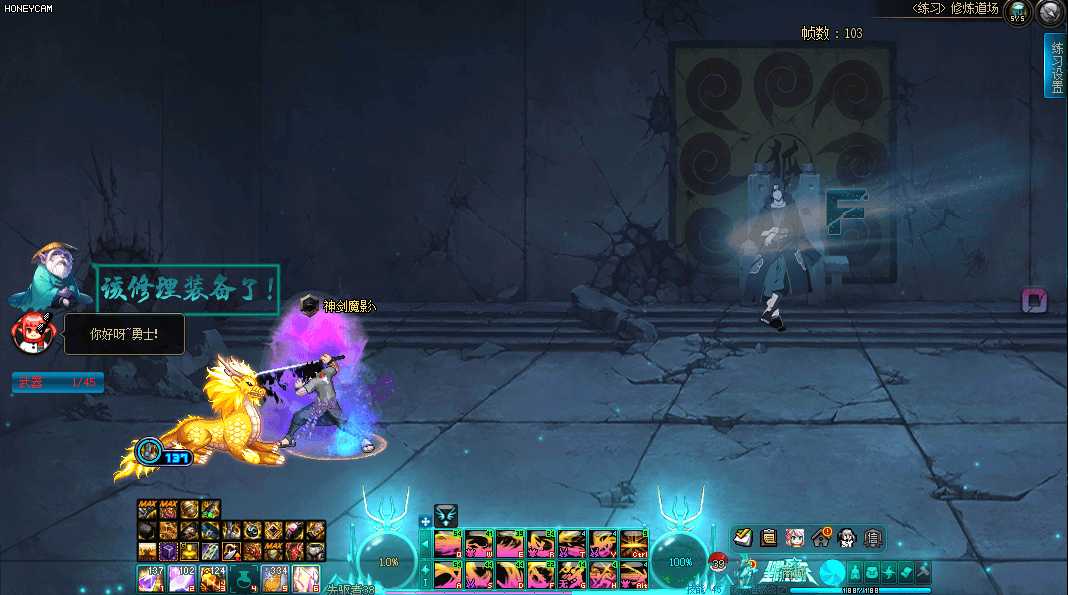Select the skill slot bound to Q
Image resolution: width=1068 pixels, height=595 pixels.
tap(449, 543)
